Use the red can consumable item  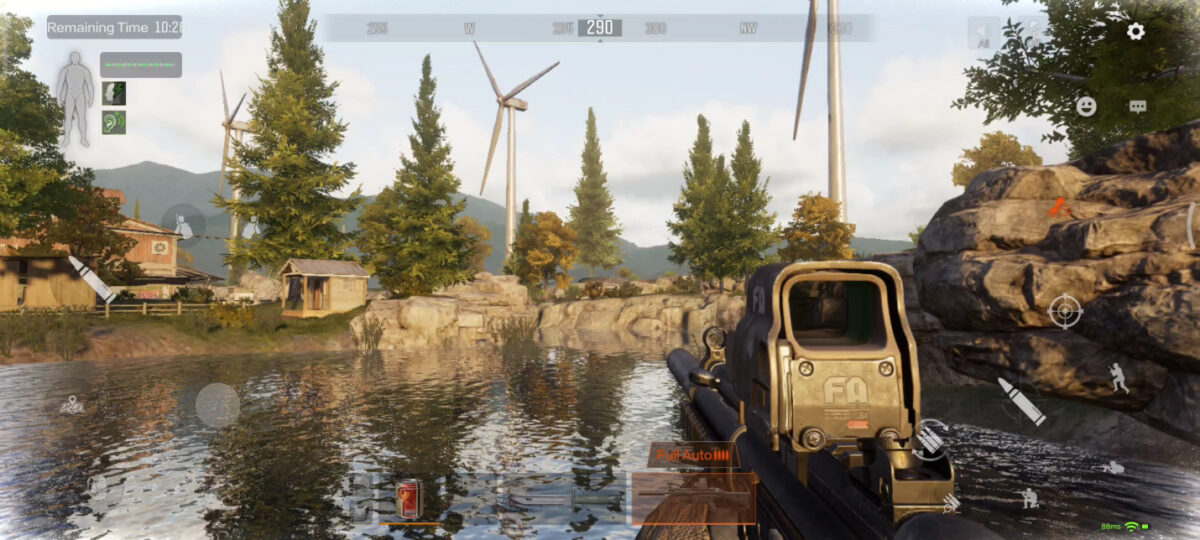[408, 498]
